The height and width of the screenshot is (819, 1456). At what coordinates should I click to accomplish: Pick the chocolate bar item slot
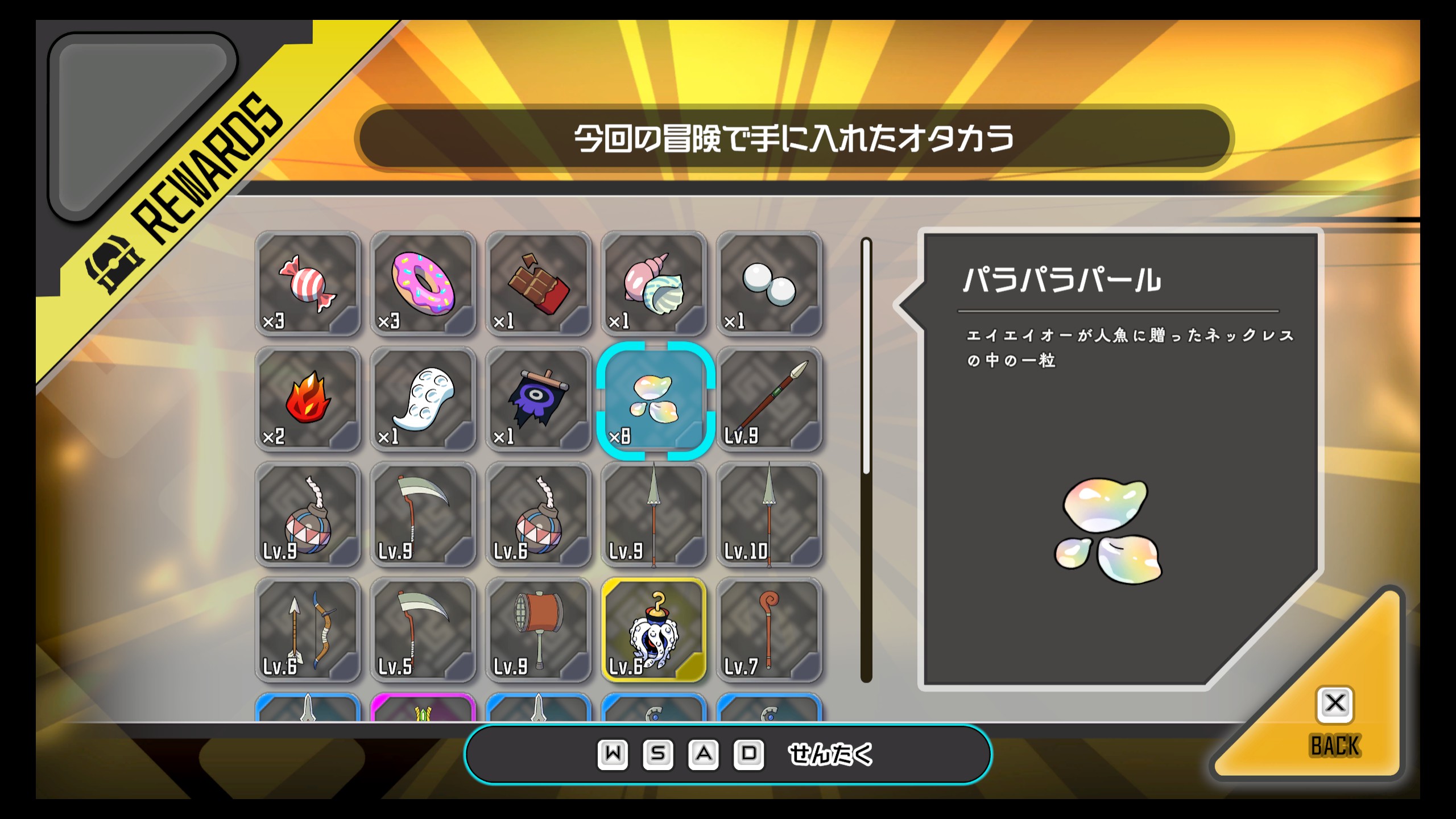538,284
